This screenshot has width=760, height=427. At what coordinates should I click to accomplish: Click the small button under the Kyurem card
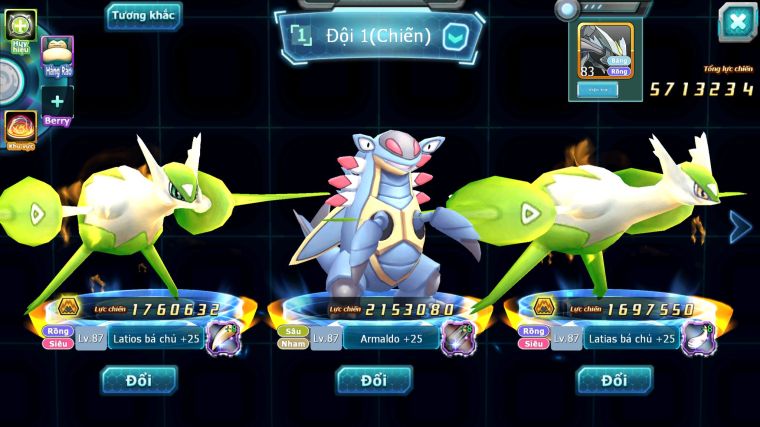click(x=597, y=89)
